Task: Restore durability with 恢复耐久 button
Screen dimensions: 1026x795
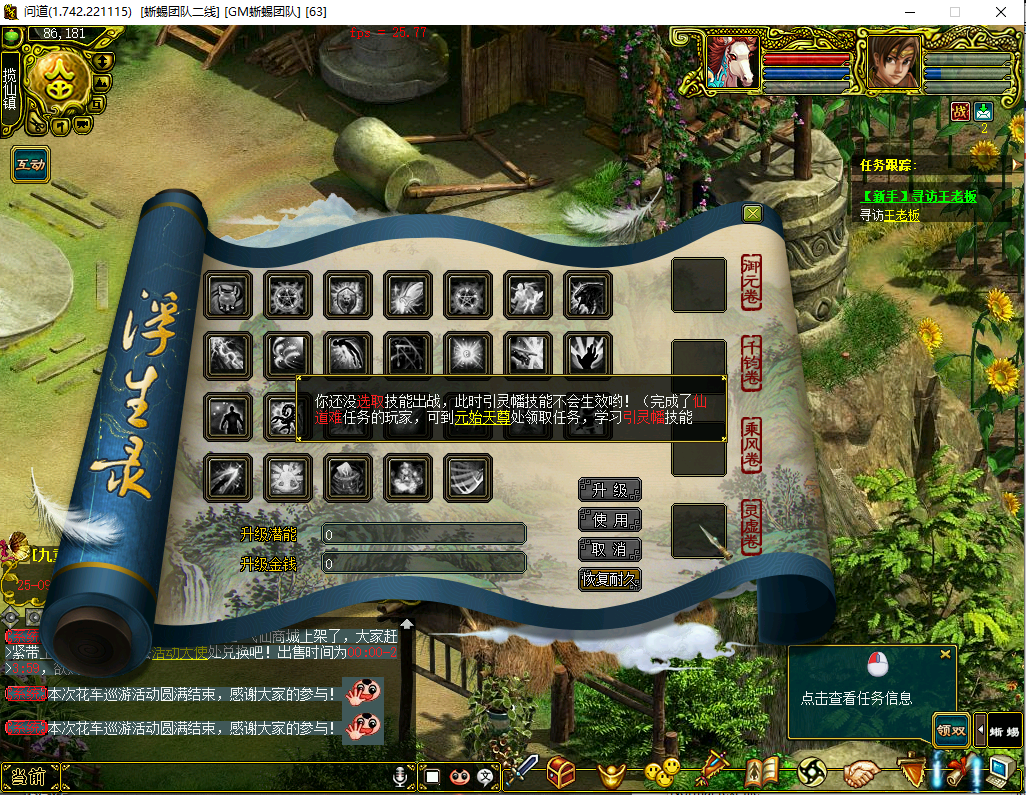Action: (x=609, y=579)
